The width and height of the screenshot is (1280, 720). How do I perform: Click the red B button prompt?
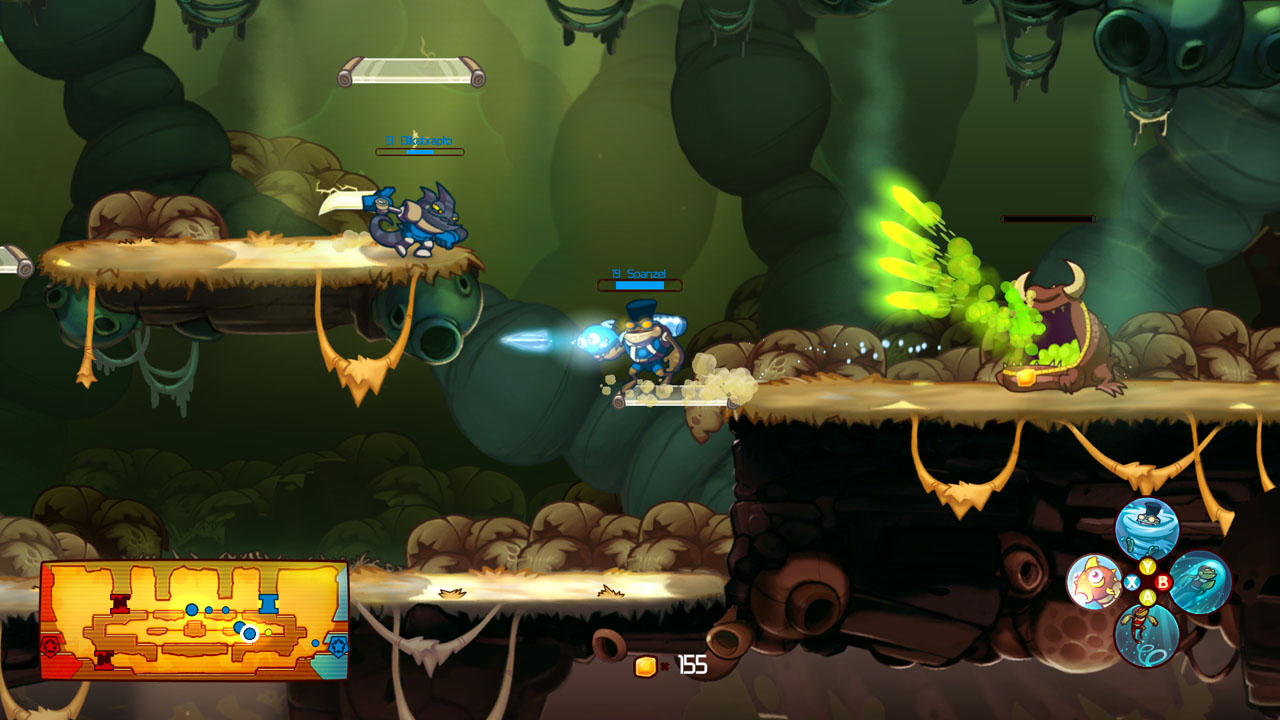click(1163, 582)
